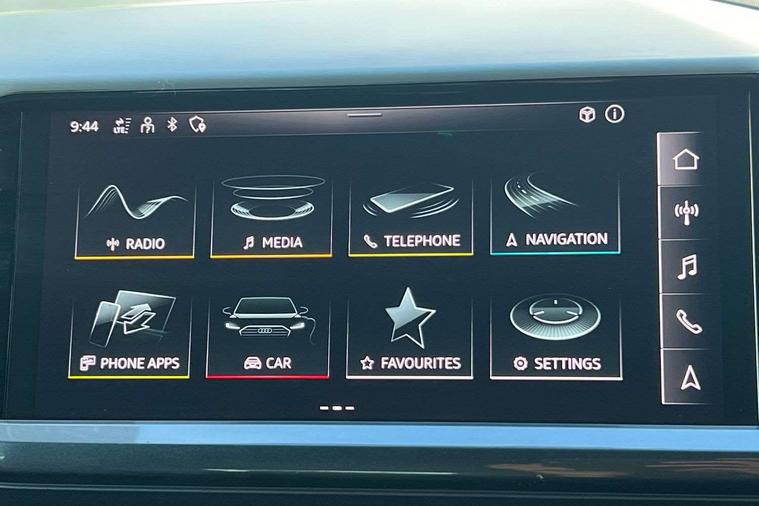Pull down the top handle bar
This screenshot has width=759, height=506.
click(364, 115)
